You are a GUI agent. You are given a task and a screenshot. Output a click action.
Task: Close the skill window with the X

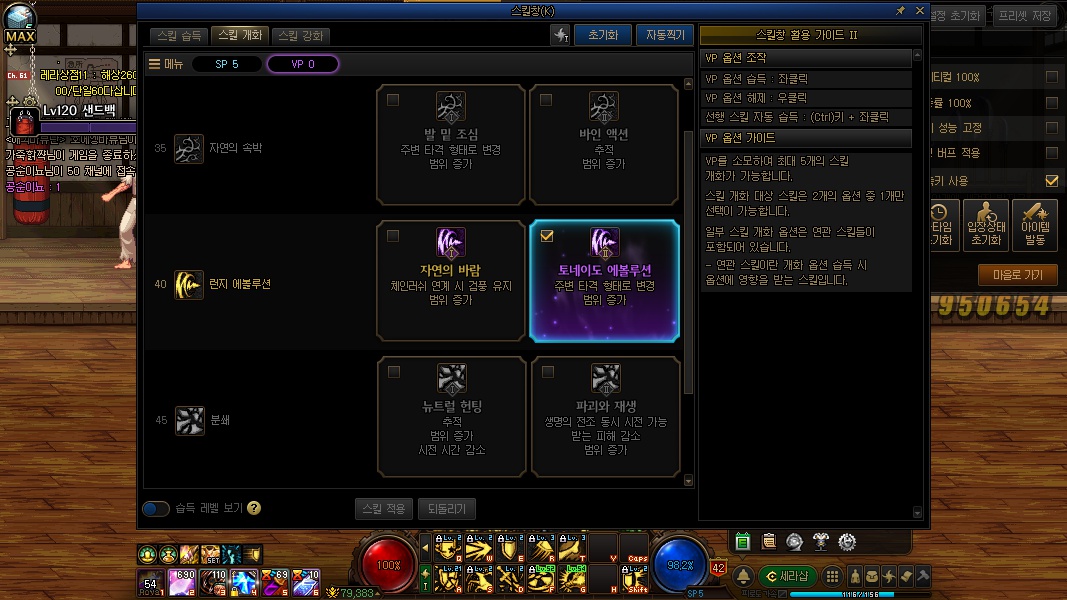tap(919, 11)
